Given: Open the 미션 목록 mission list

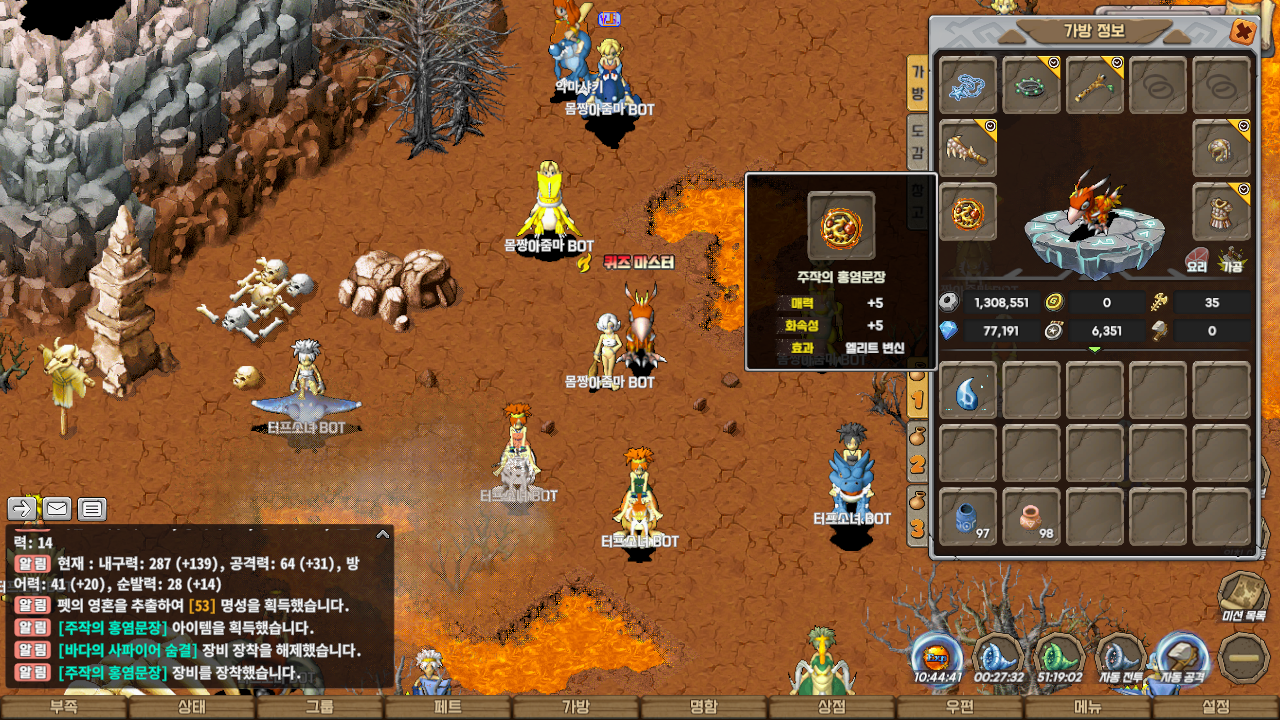Looking at the screenshot, I should click(1244, 596).
